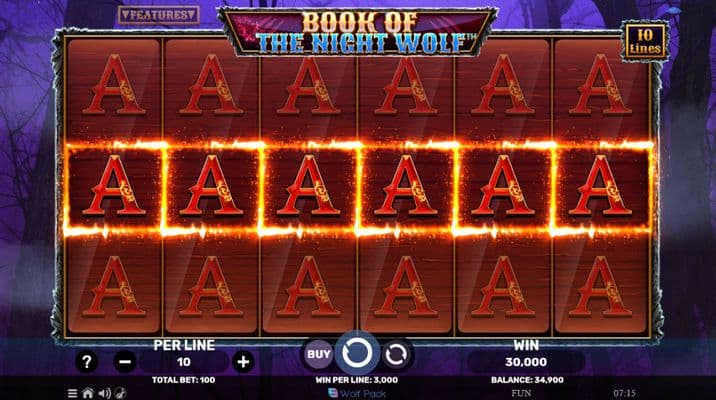
Task: Open the hamburger menu icon
Action: (72, 393)
